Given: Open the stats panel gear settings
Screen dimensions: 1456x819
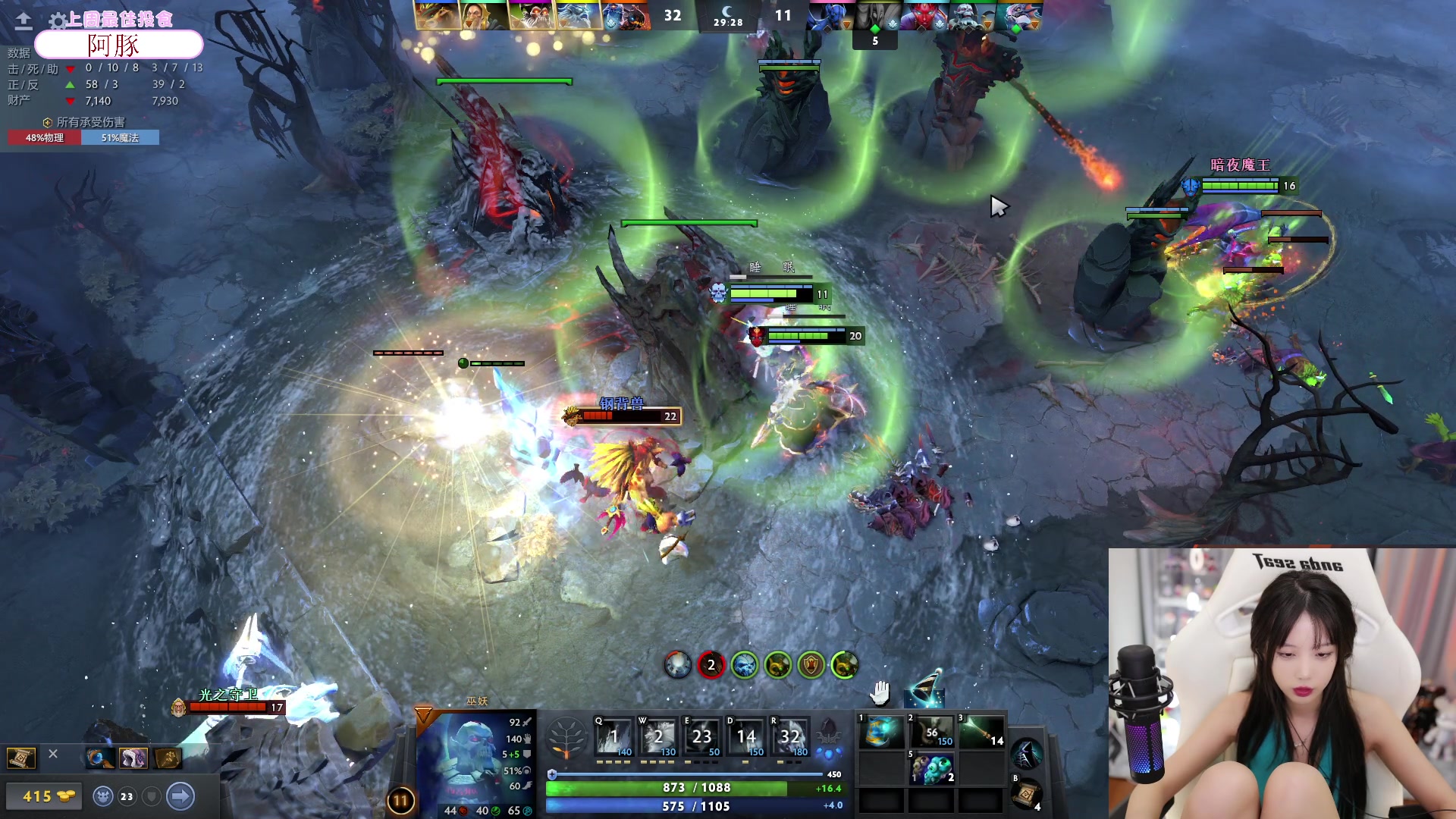Looking at the screenshot, I should (x=57, y=20).
